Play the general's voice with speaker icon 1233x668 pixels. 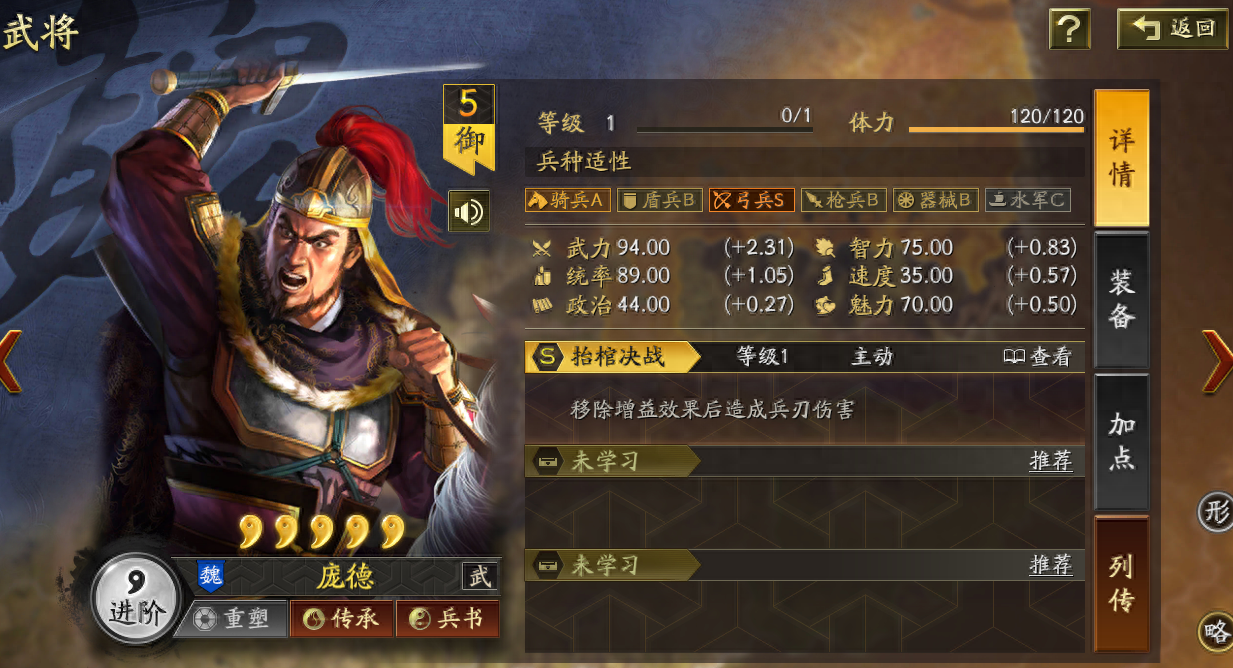click(x=468, y=211)
